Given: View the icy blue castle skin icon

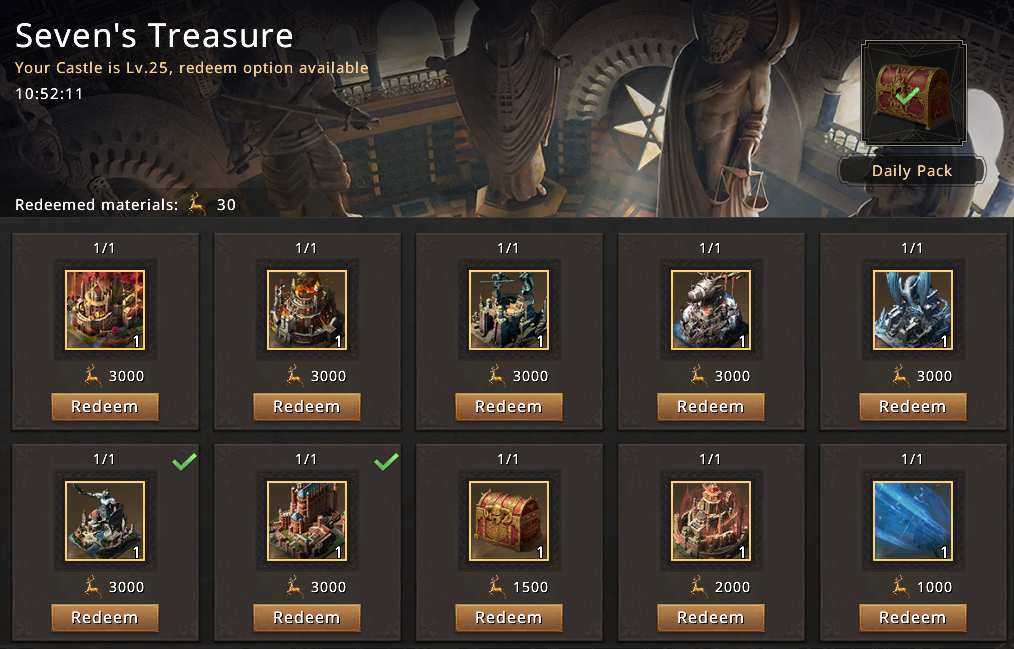Looking at the screenshot, I should 912,310.
